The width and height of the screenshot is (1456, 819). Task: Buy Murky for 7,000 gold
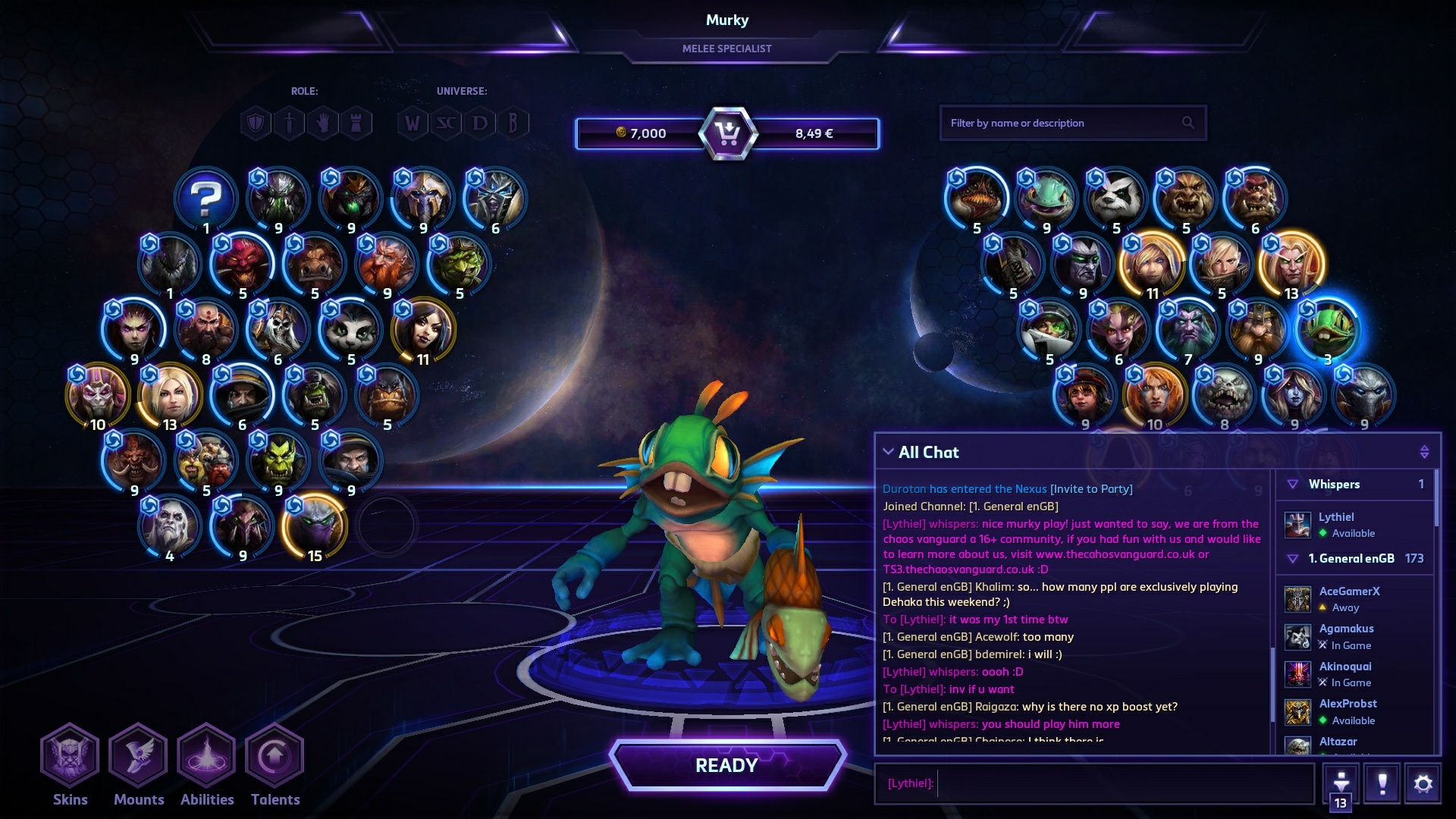tap(641, 133)
